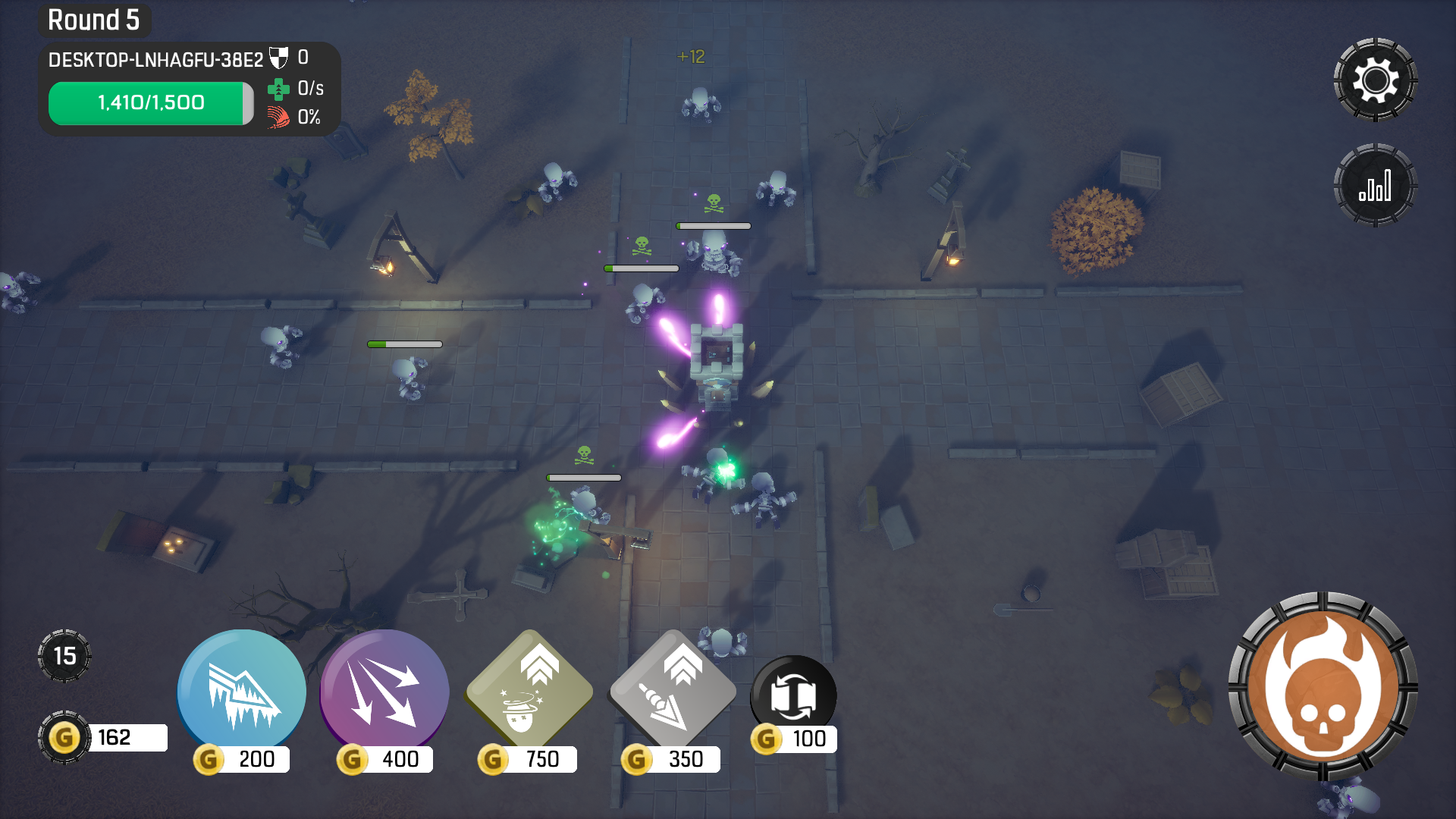The height and width of the screenshot is (819, 1456).
Task: Open the gear settings menu
Action: [x=1375, y=80]
